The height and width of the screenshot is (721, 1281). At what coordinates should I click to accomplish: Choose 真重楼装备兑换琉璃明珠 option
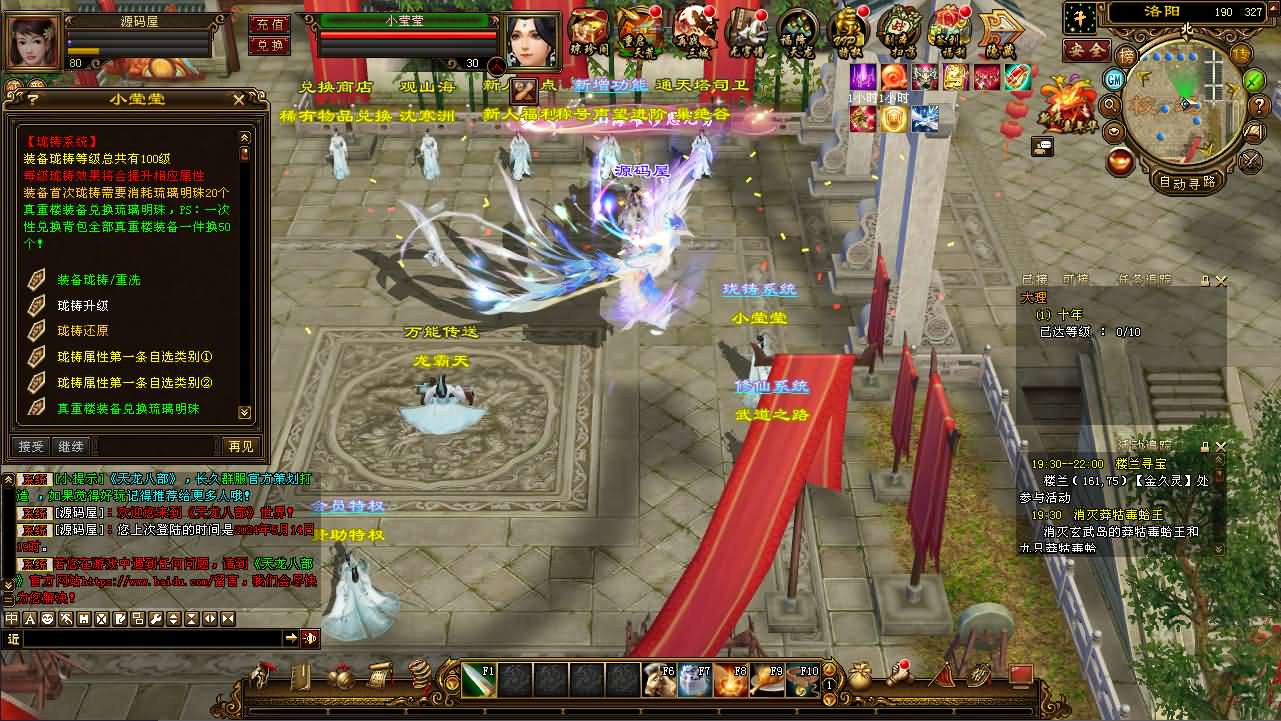(127, 409)
